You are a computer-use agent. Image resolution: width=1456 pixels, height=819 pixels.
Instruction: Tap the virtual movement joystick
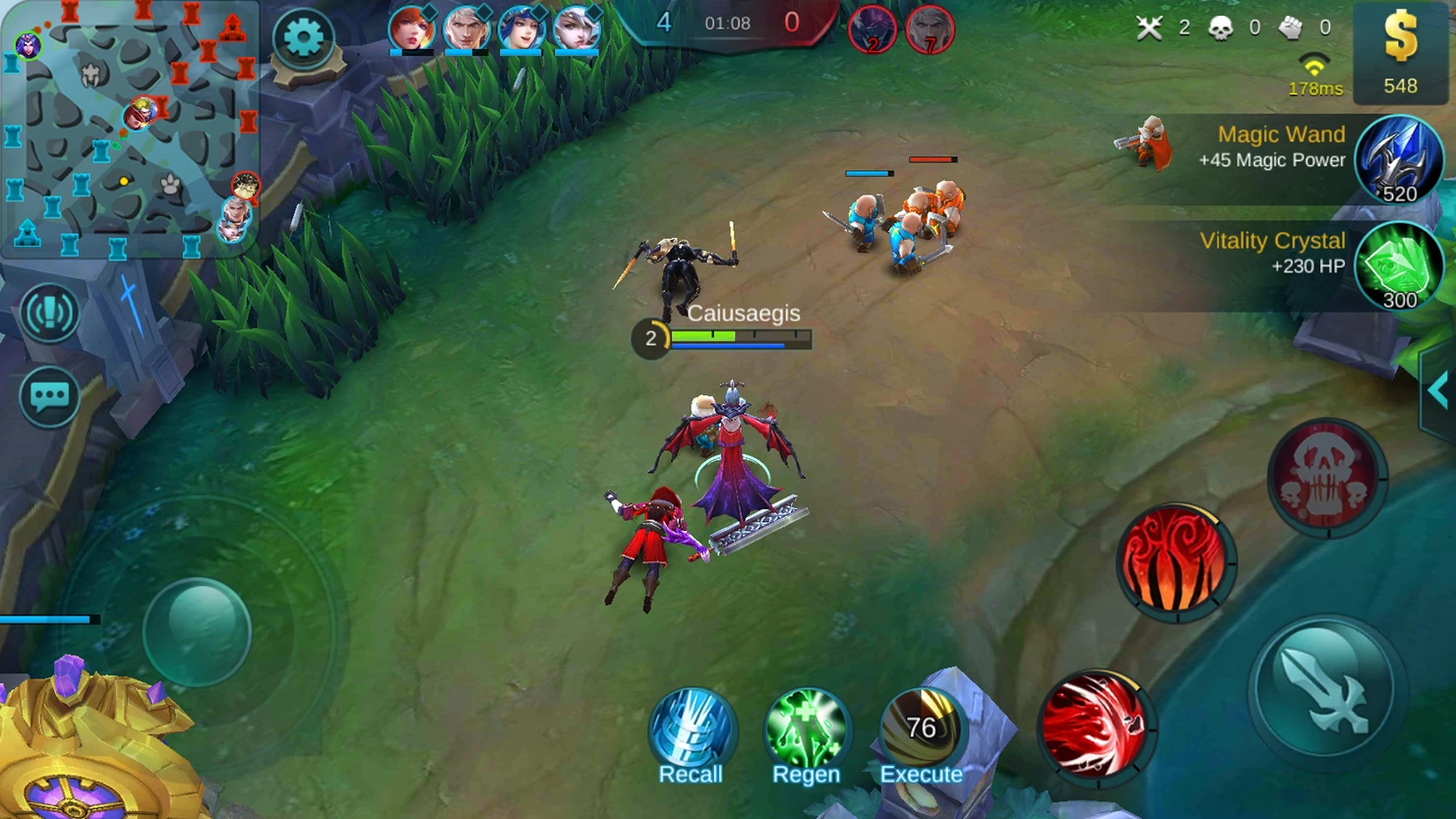197,631
